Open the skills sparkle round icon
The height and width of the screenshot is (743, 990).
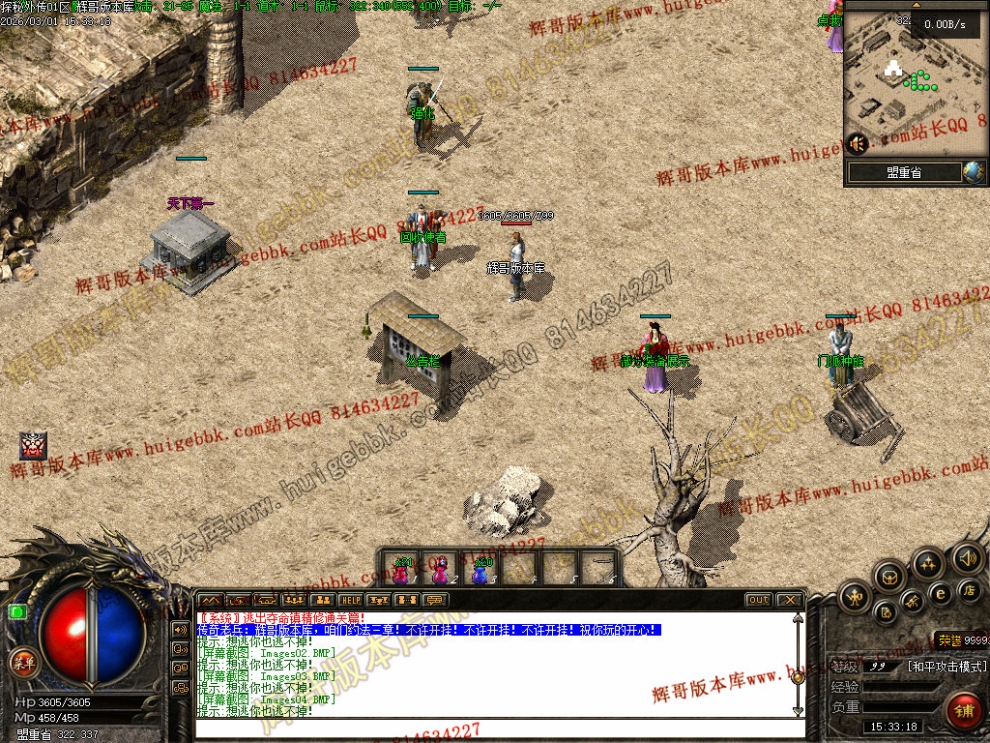pyautogui.click(x=926, y=563)
